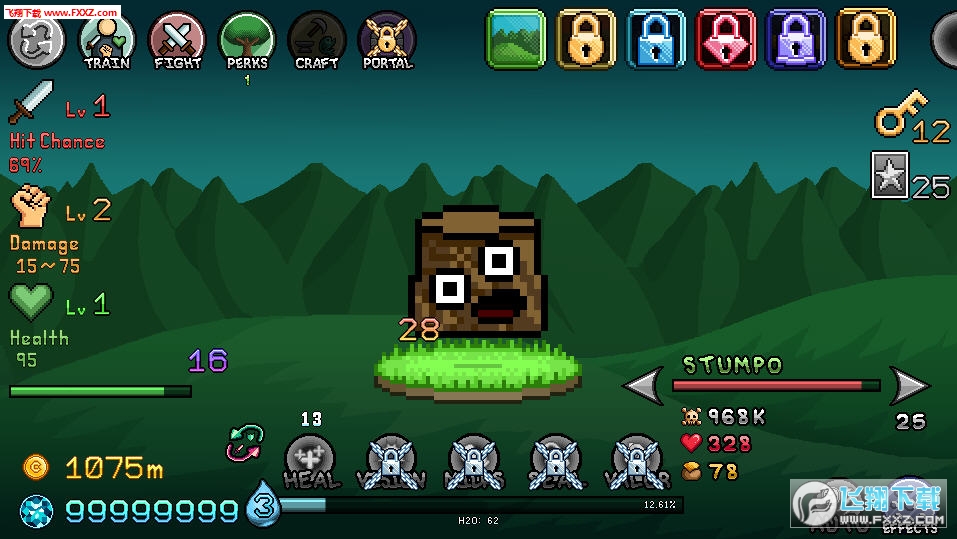Activate the Heal ability

pyautogui.click(x=311, y=460)
